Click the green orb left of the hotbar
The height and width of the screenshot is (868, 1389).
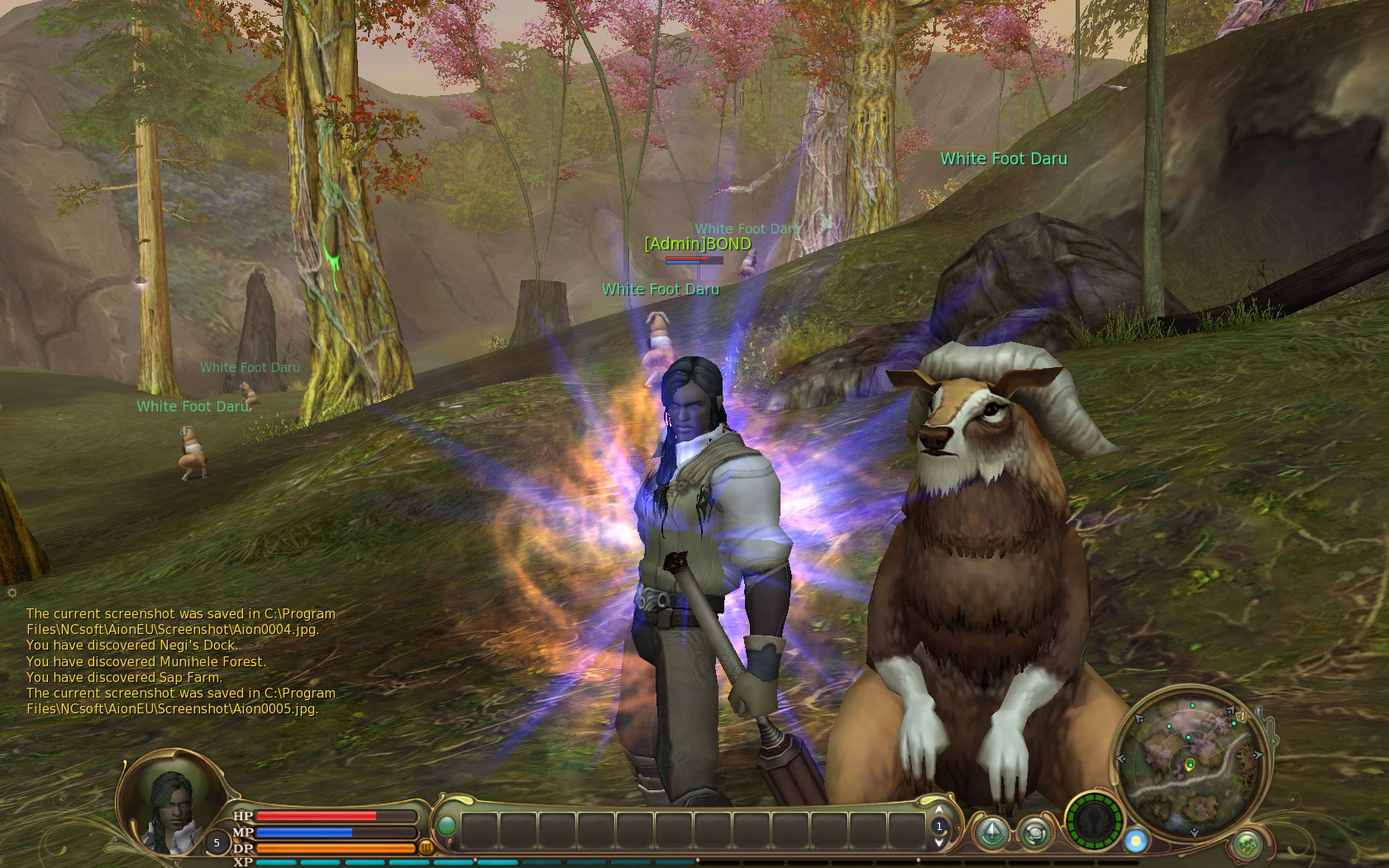coord(446,826)
